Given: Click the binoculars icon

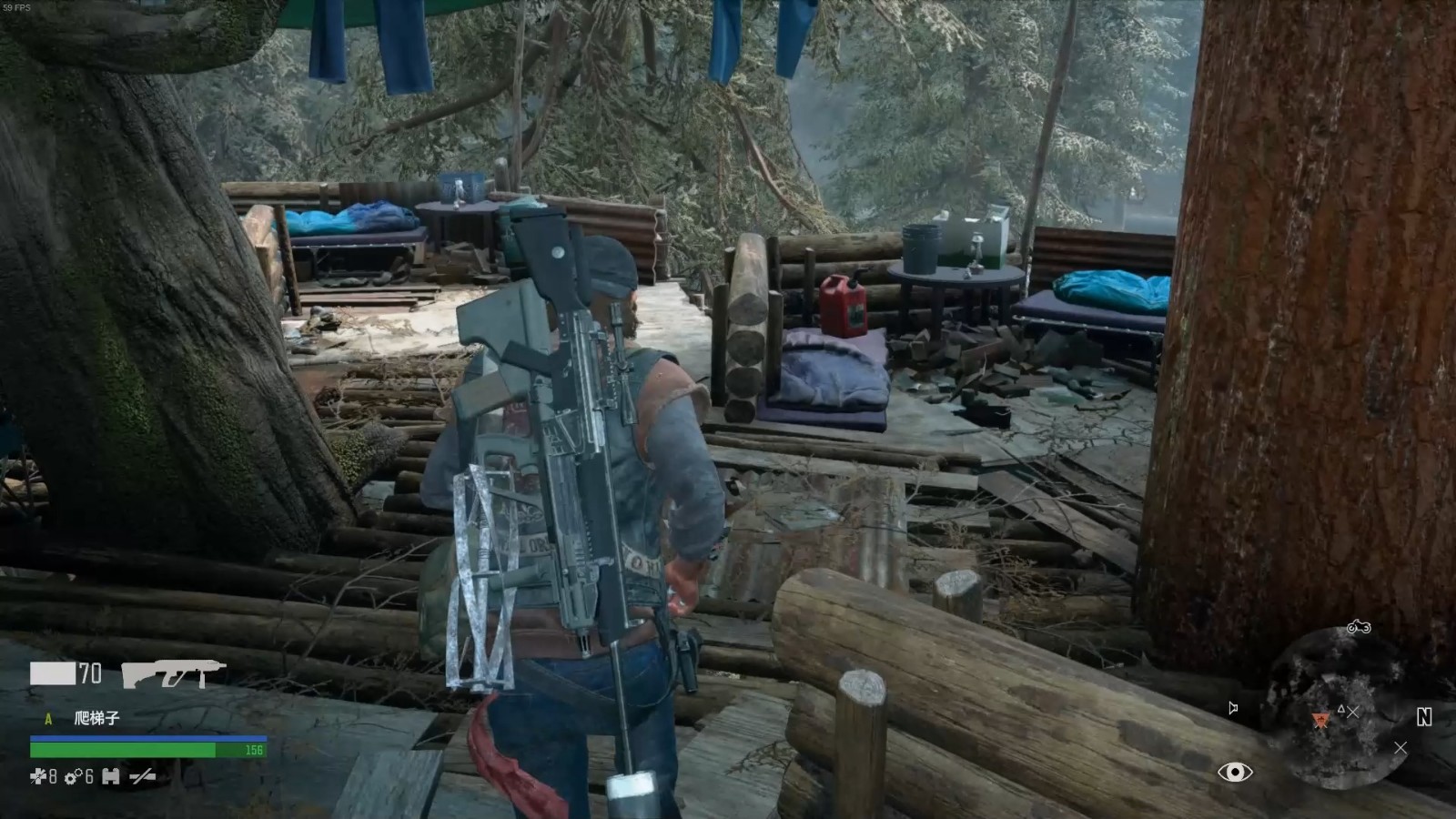Looking at the screenshot, I should coord(111,776).
